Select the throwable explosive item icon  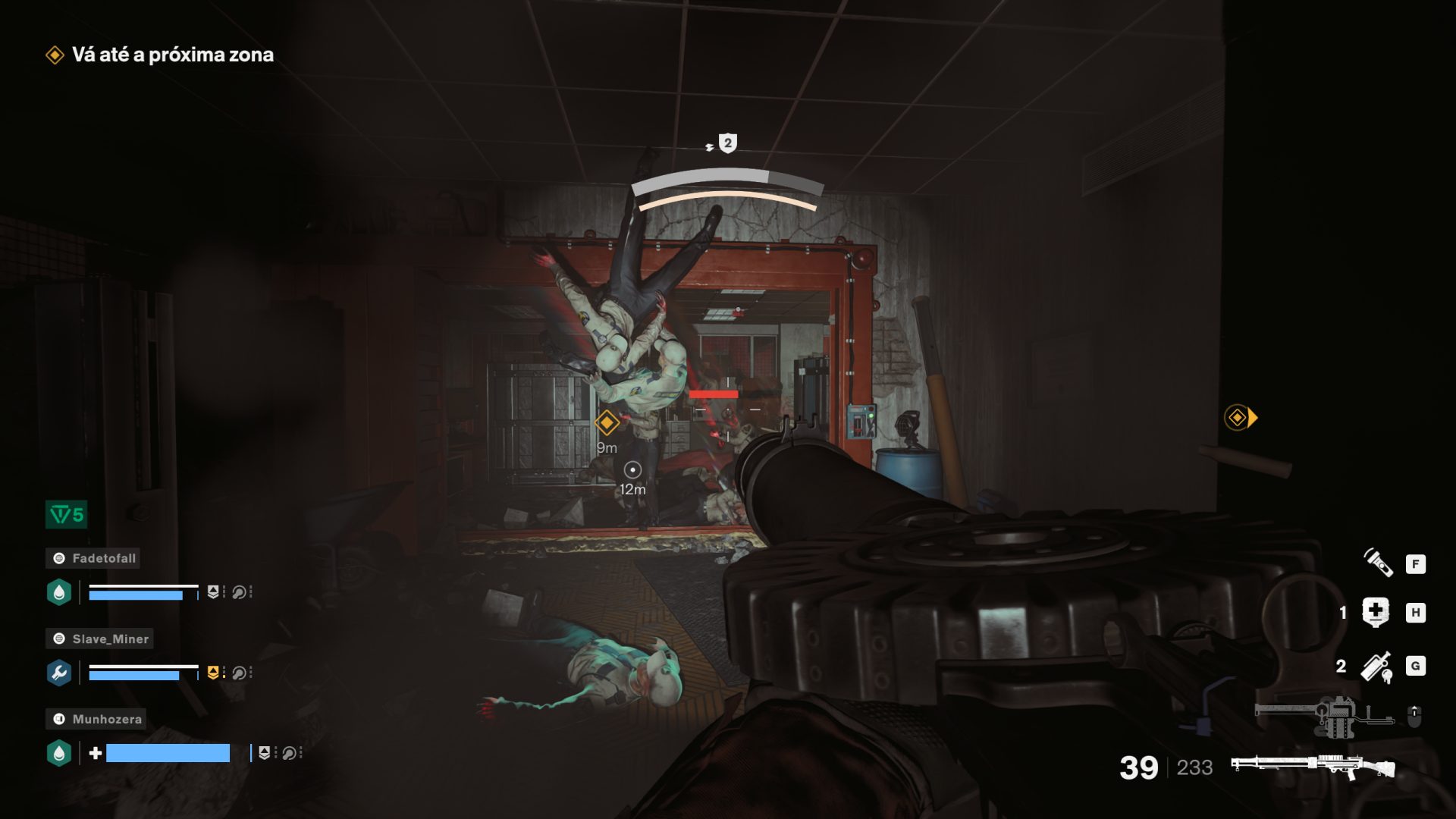click(1376, 667)
